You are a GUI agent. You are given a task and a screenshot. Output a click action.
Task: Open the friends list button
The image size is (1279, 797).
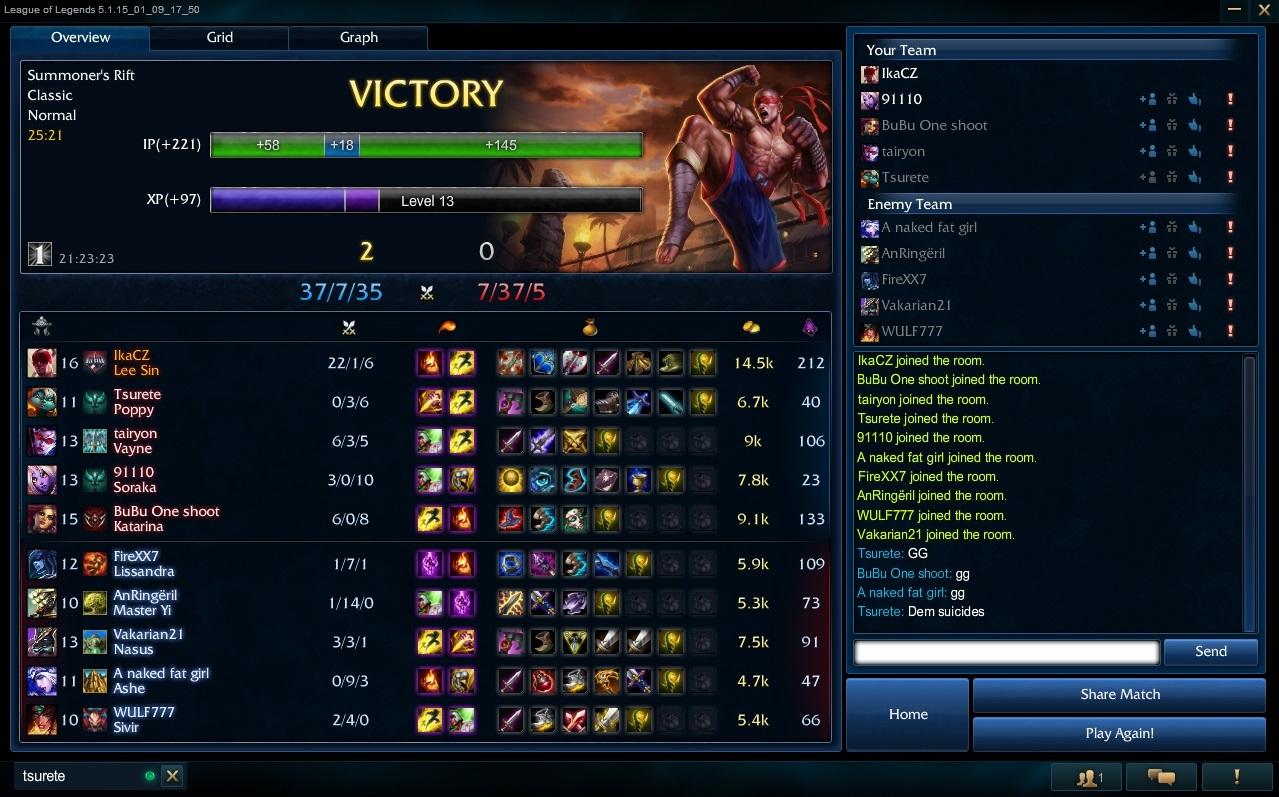click(x=1087, y=777)
